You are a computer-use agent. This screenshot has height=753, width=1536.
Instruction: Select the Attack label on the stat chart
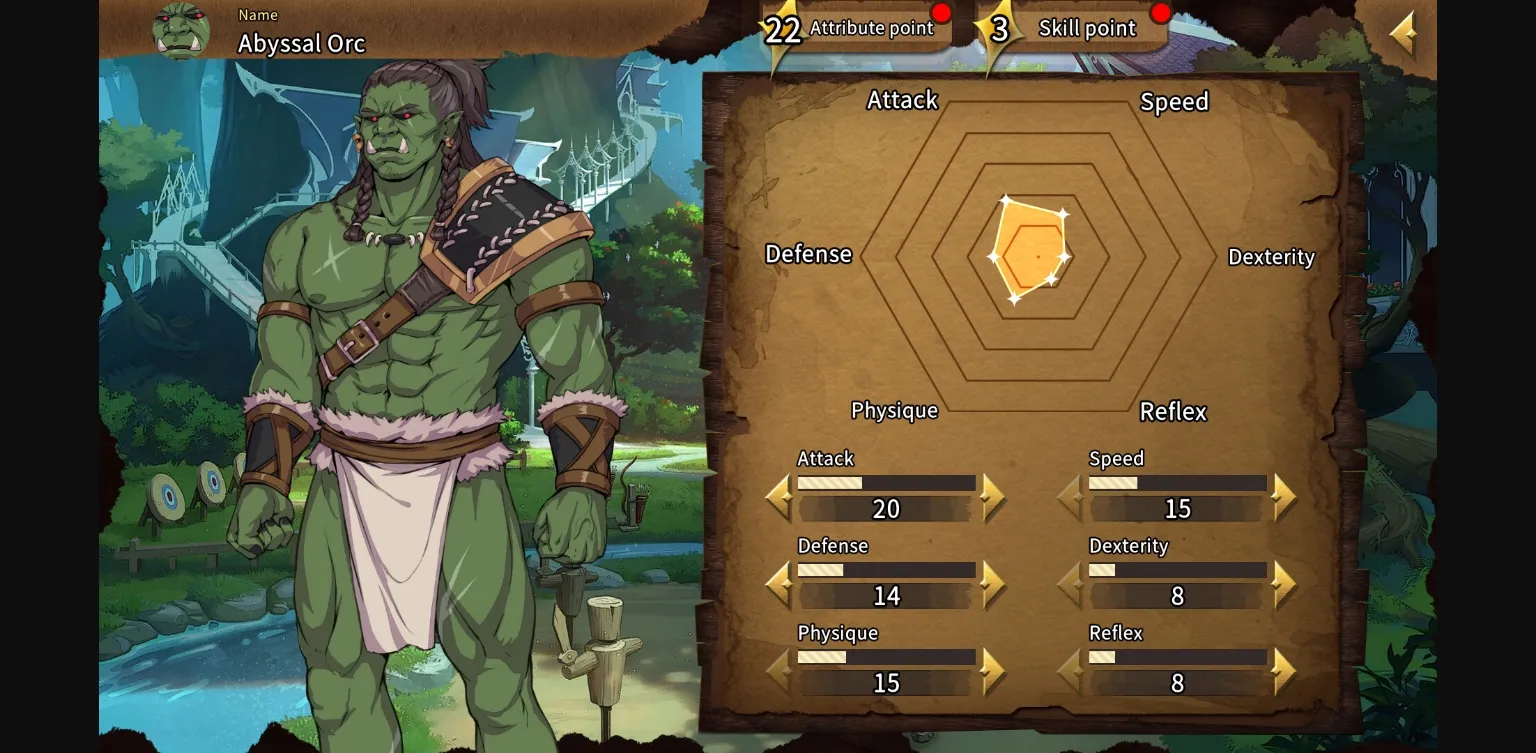click(x=902, y=100)
